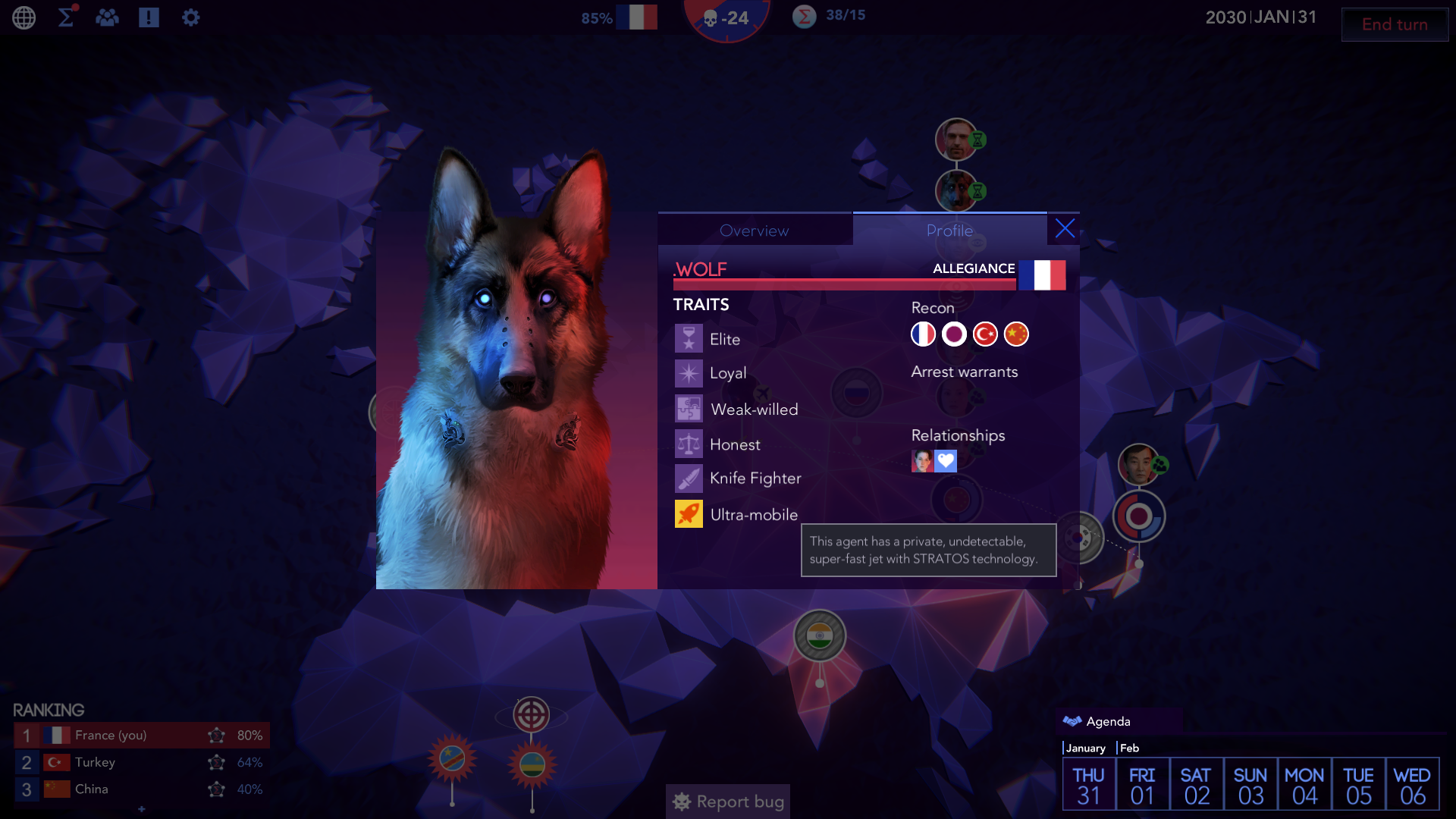The width and height of the screenshot is (1456, 819).
Task: Close the agent profile panel
Action: [1065, 229]
